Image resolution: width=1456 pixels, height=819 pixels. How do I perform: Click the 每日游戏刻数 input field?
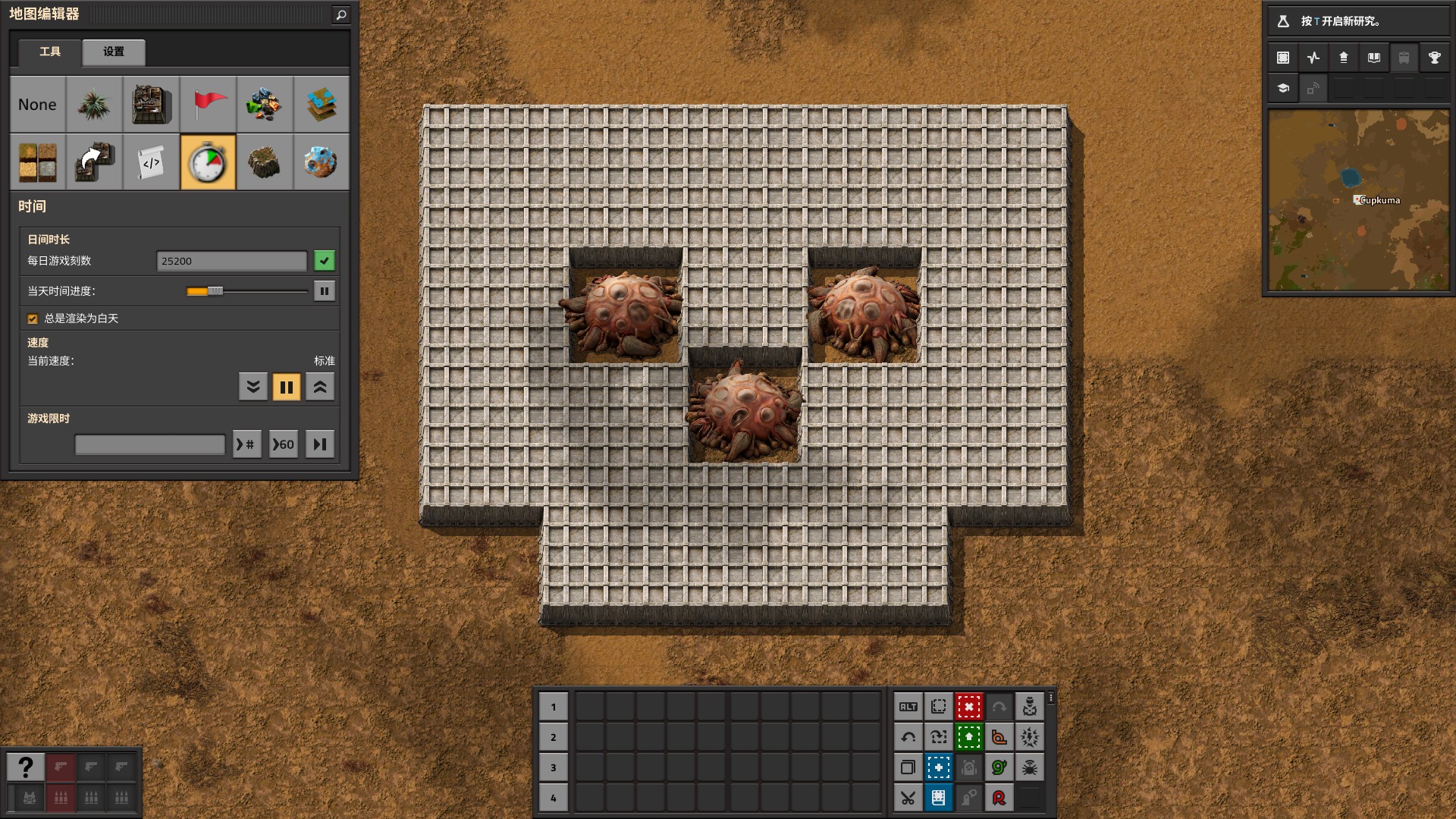tap(231, 261)
